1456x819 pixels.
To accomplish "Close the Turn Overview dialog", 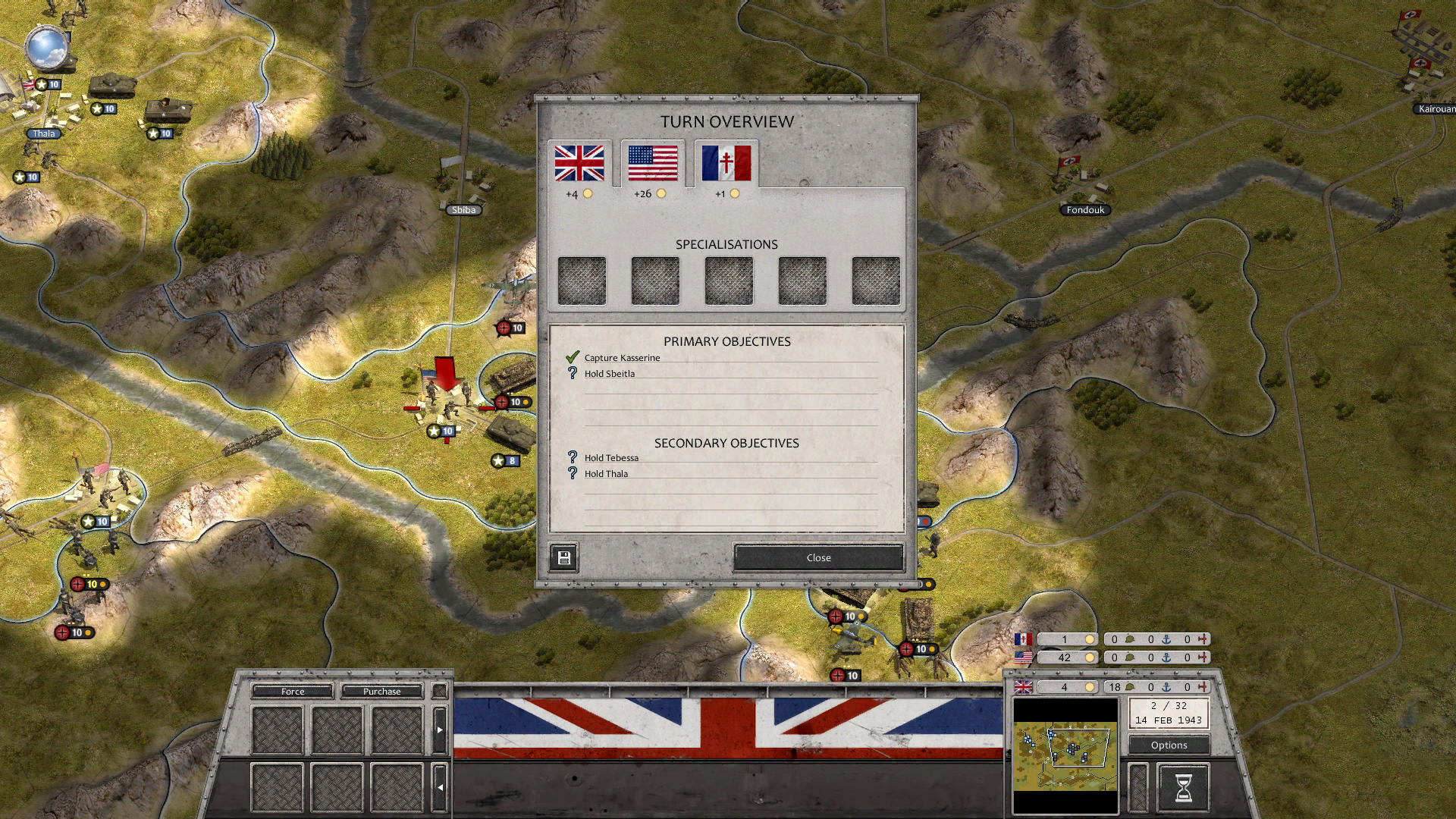I will [817, 557].
